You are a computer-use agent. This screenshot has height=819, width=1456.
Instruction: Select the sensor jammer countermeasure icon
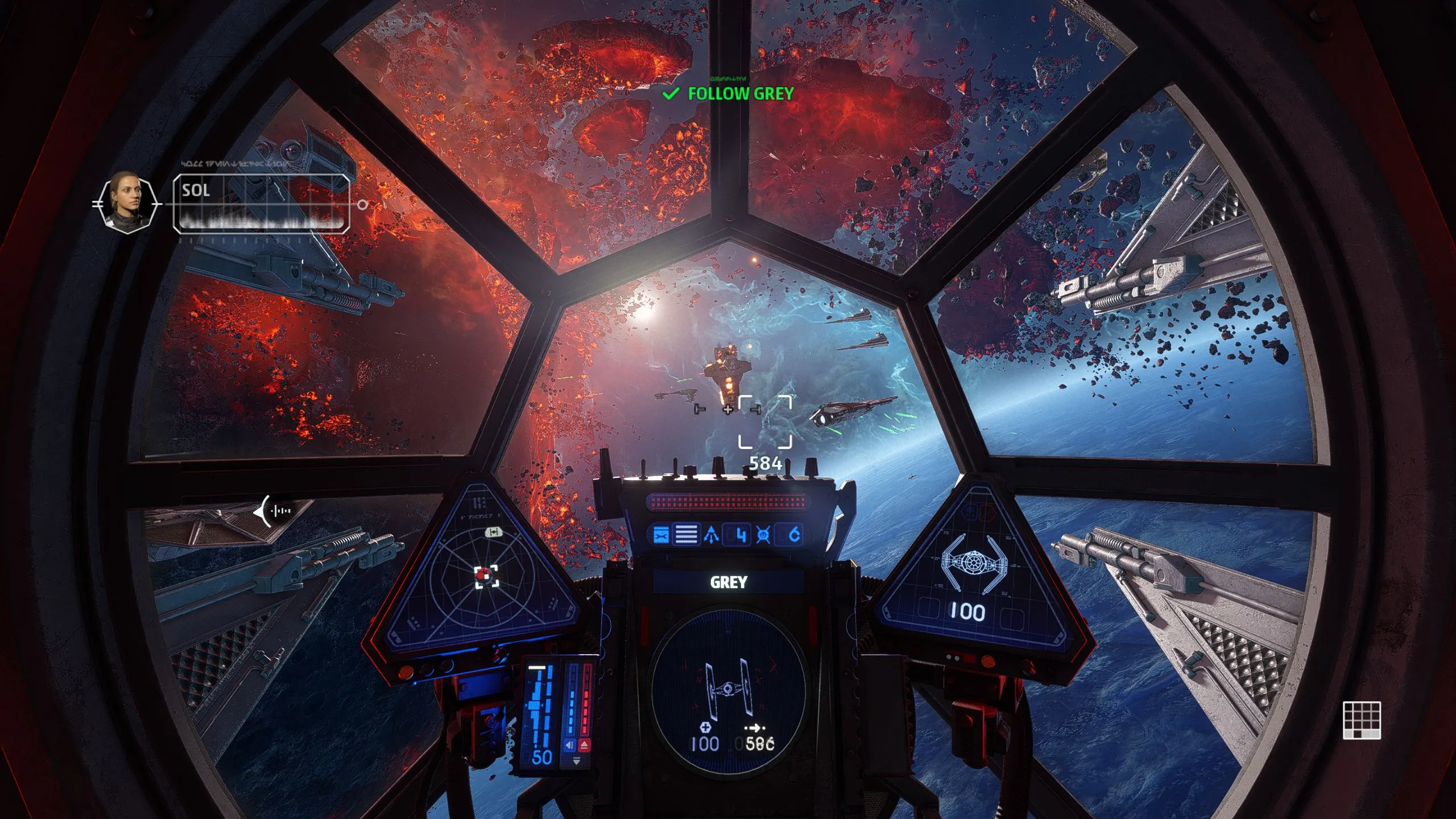pos(763,535)
